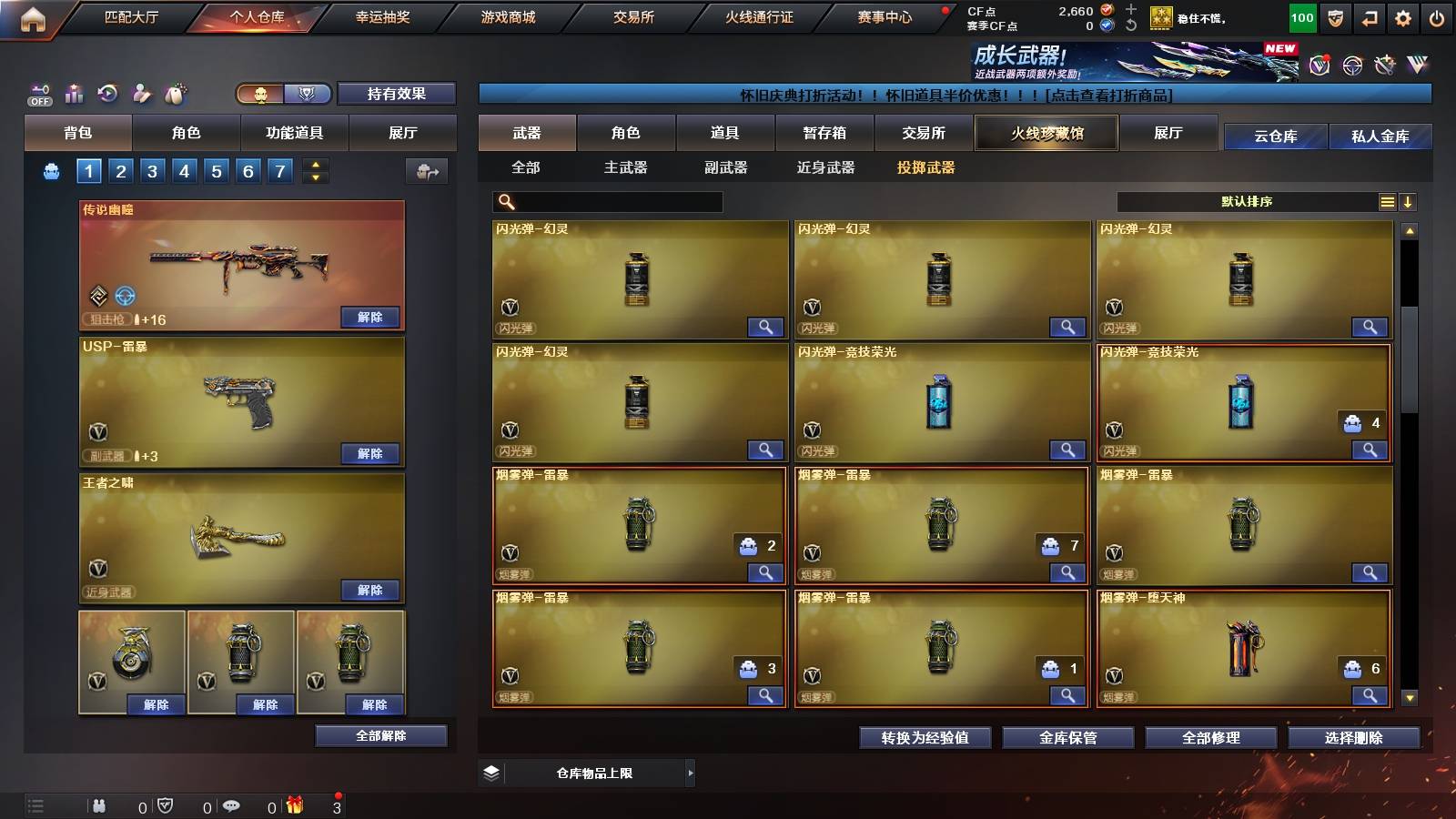Click the list view icon next to 默认排序
The height and width of the screenshot is (819, 1456).
click(x=1386, y=202)
